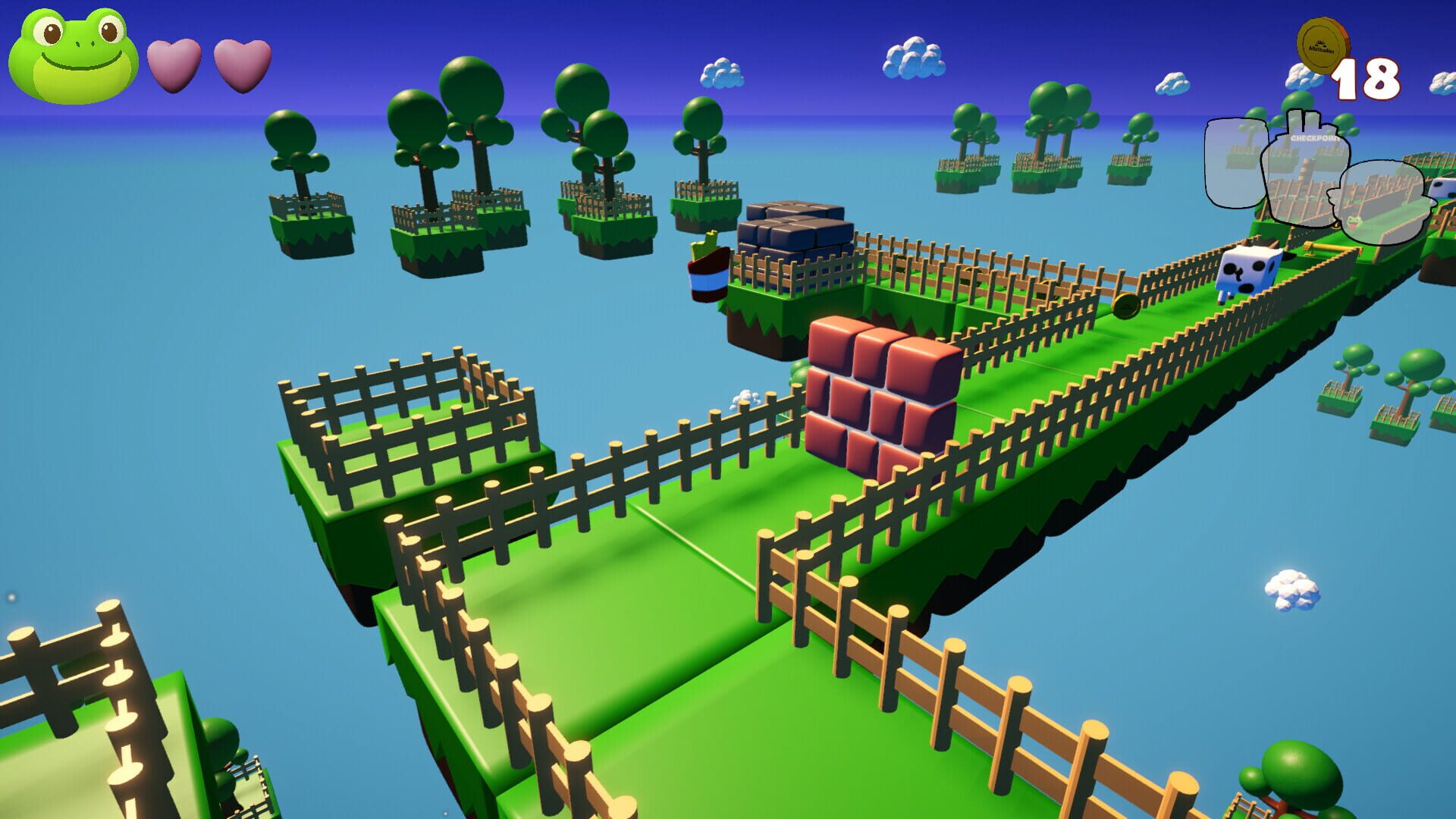Click the frog face inside the speech bubble
The width and height of the screenshot is (1456, 819).
click(1354, 221)
